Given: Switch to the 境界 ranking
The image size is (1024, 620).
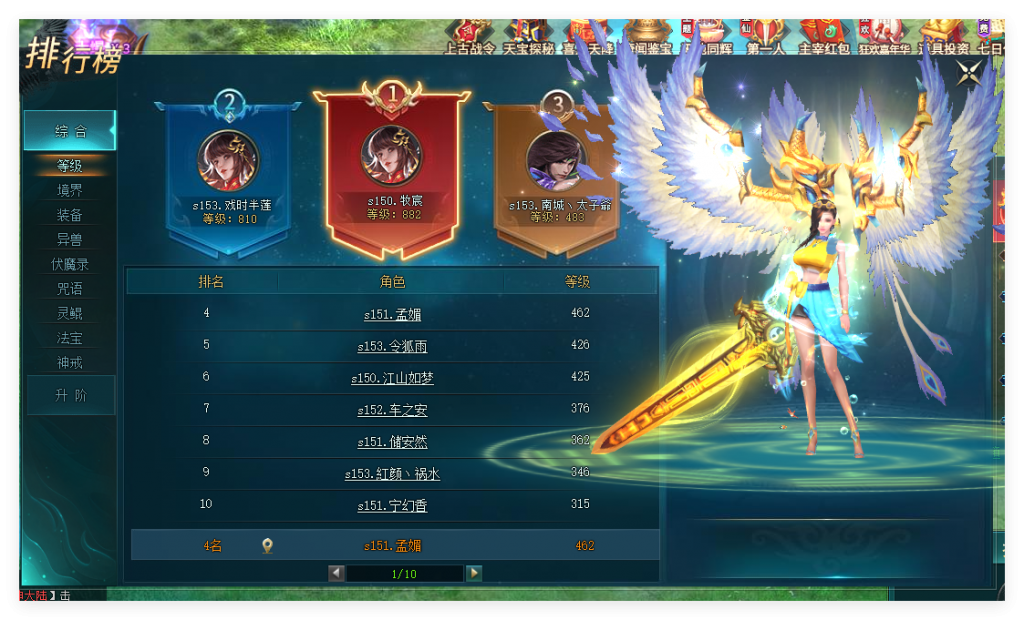Looking at the screenshot, I should 70,190.
